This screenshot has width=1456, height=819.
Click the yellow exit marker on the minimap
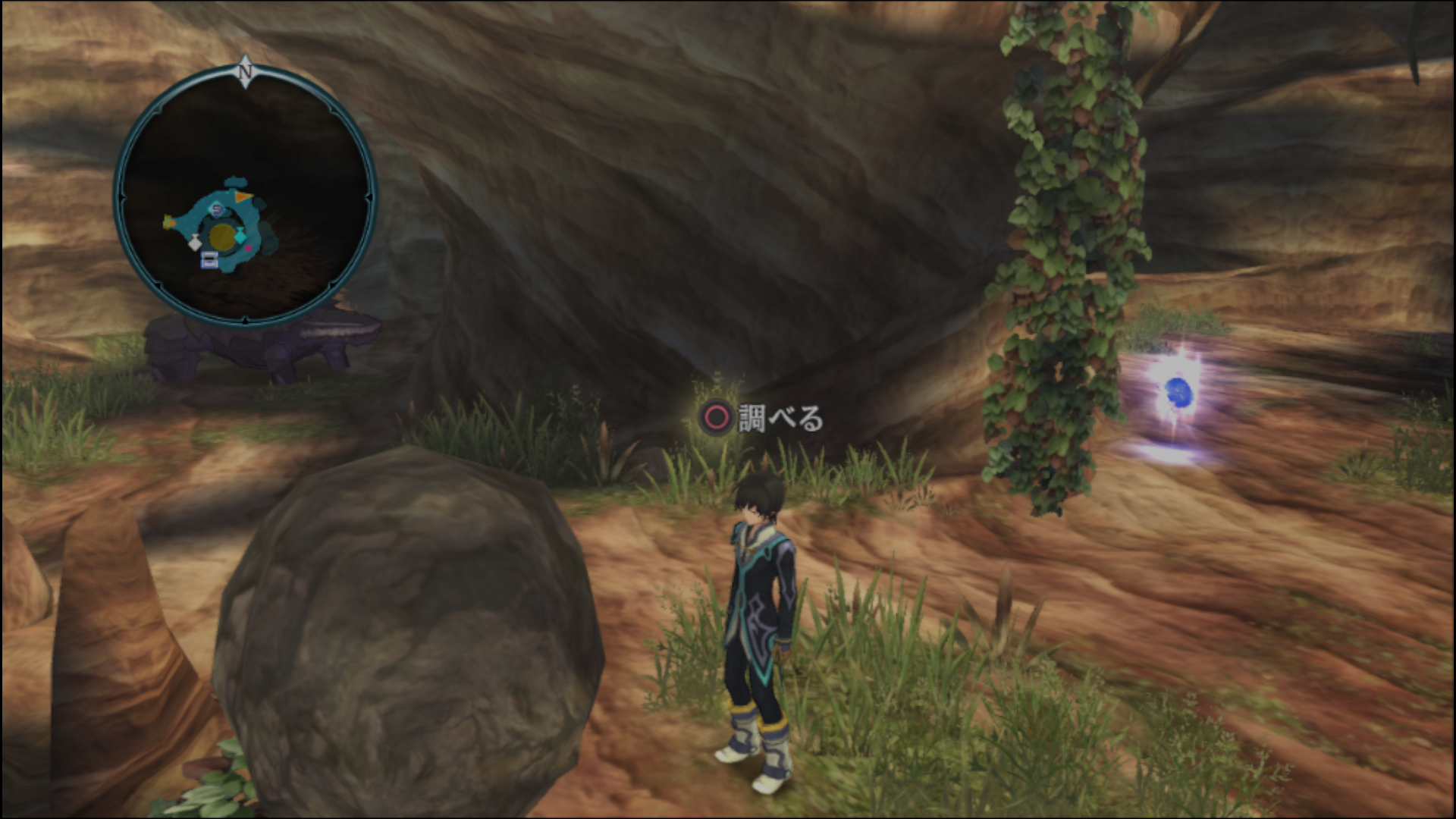tap(168, 222)
